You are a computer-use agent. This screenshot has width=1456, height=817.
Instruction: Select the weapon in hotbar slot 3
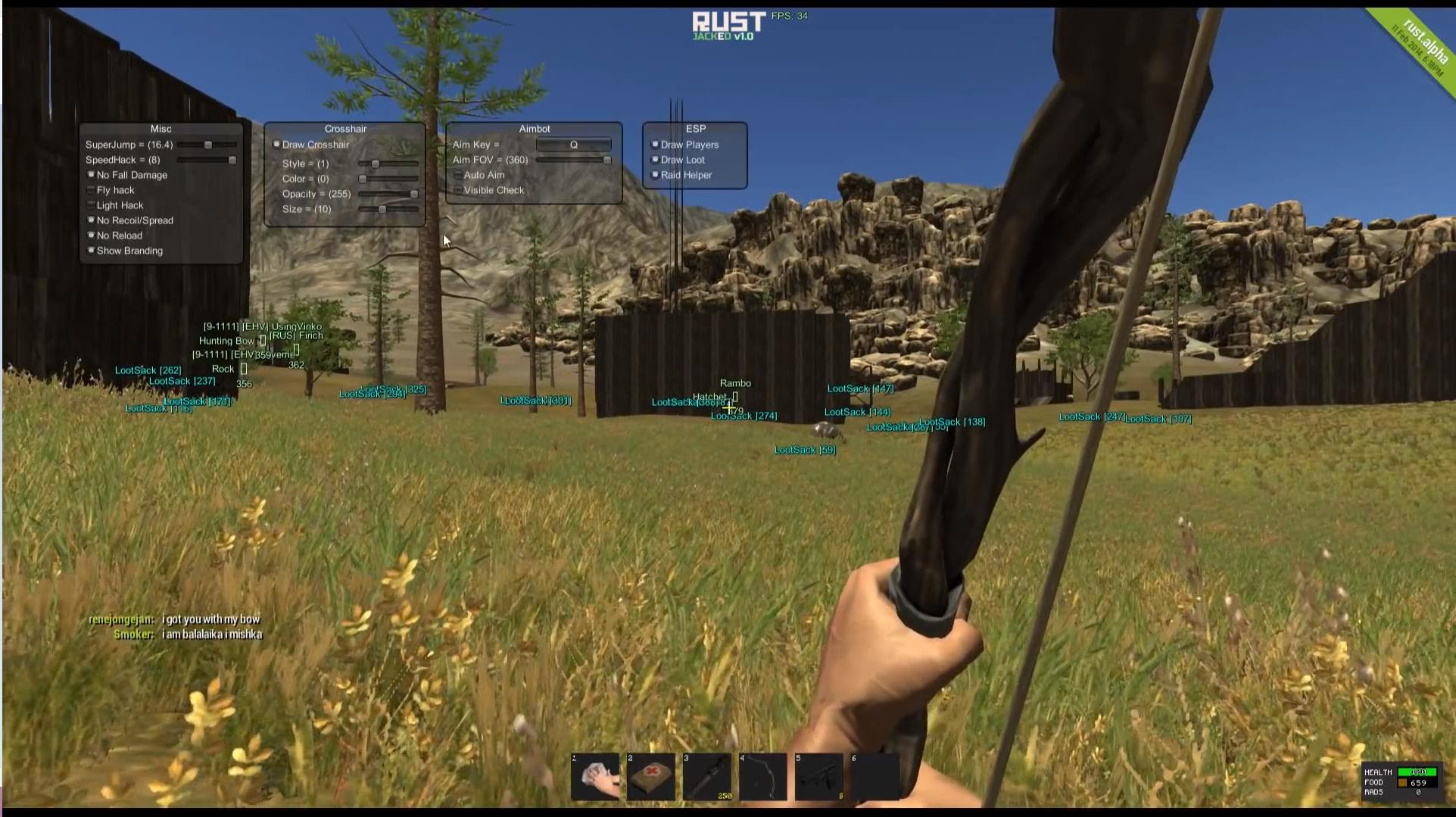(x=706, y=775)
